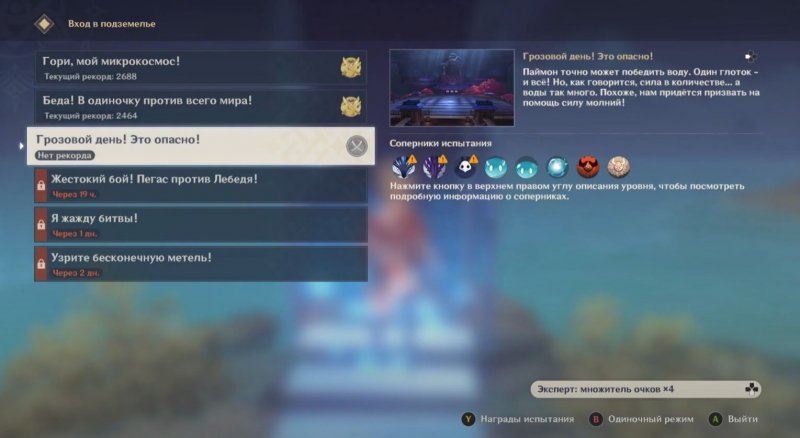Viewport: 800px width, 438px height.
Task: Inspect the beige round opponent icon
Action: point(619,167)
